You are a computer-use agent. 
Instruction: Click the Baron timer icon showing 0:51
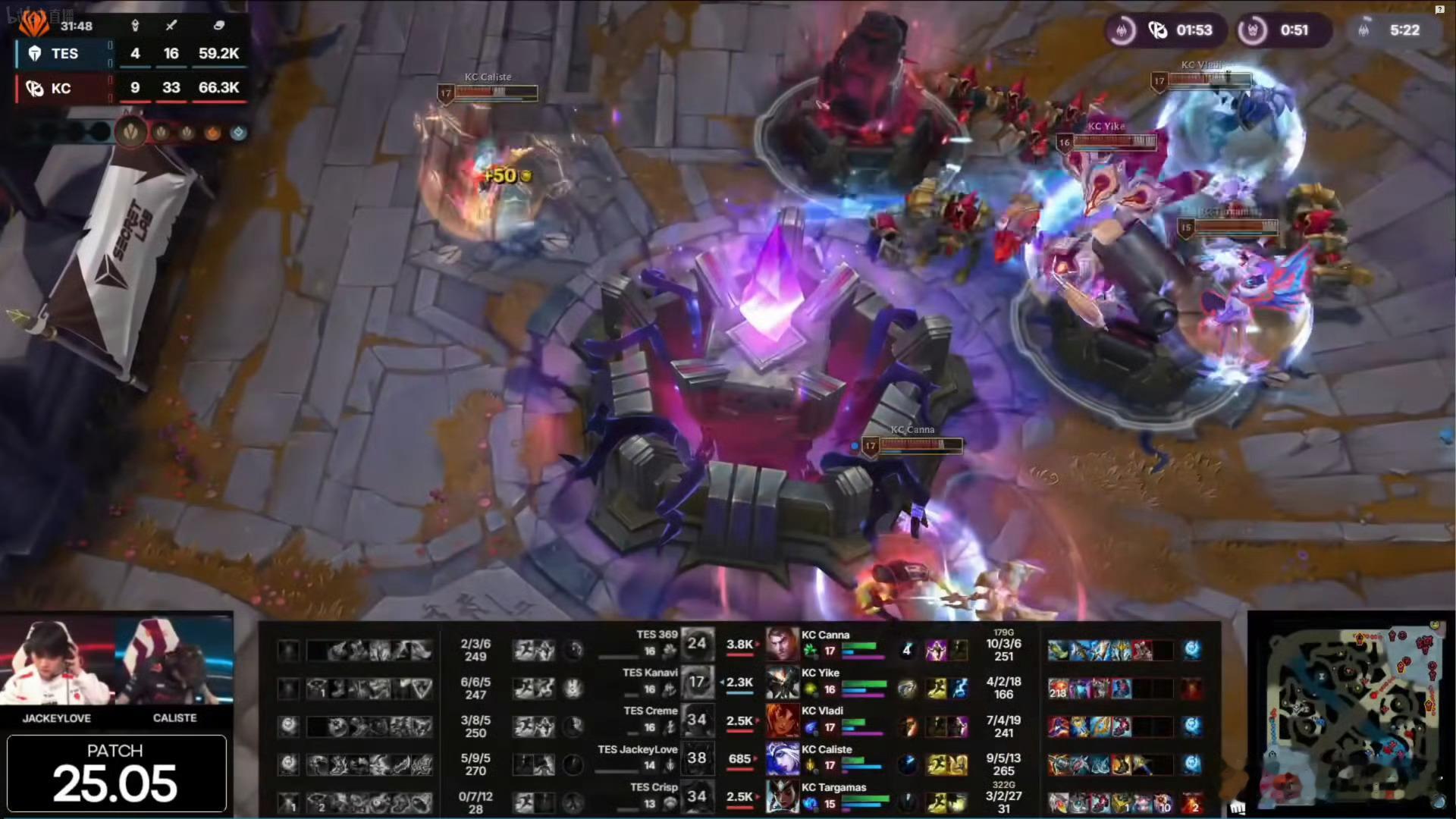pyautogui.click(x=1252, y=30)
